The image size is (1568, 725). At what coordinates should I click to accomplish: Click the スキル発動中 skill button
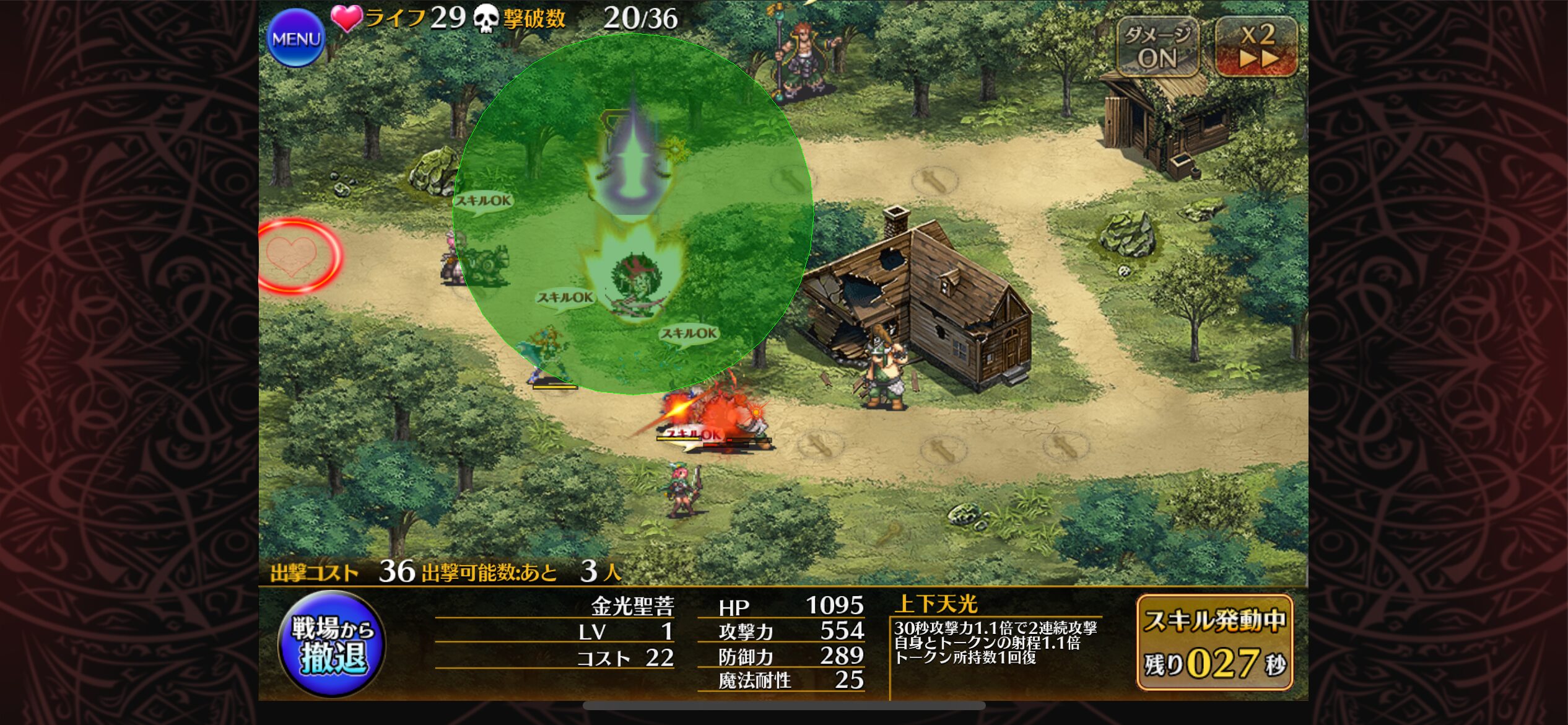1214,643
